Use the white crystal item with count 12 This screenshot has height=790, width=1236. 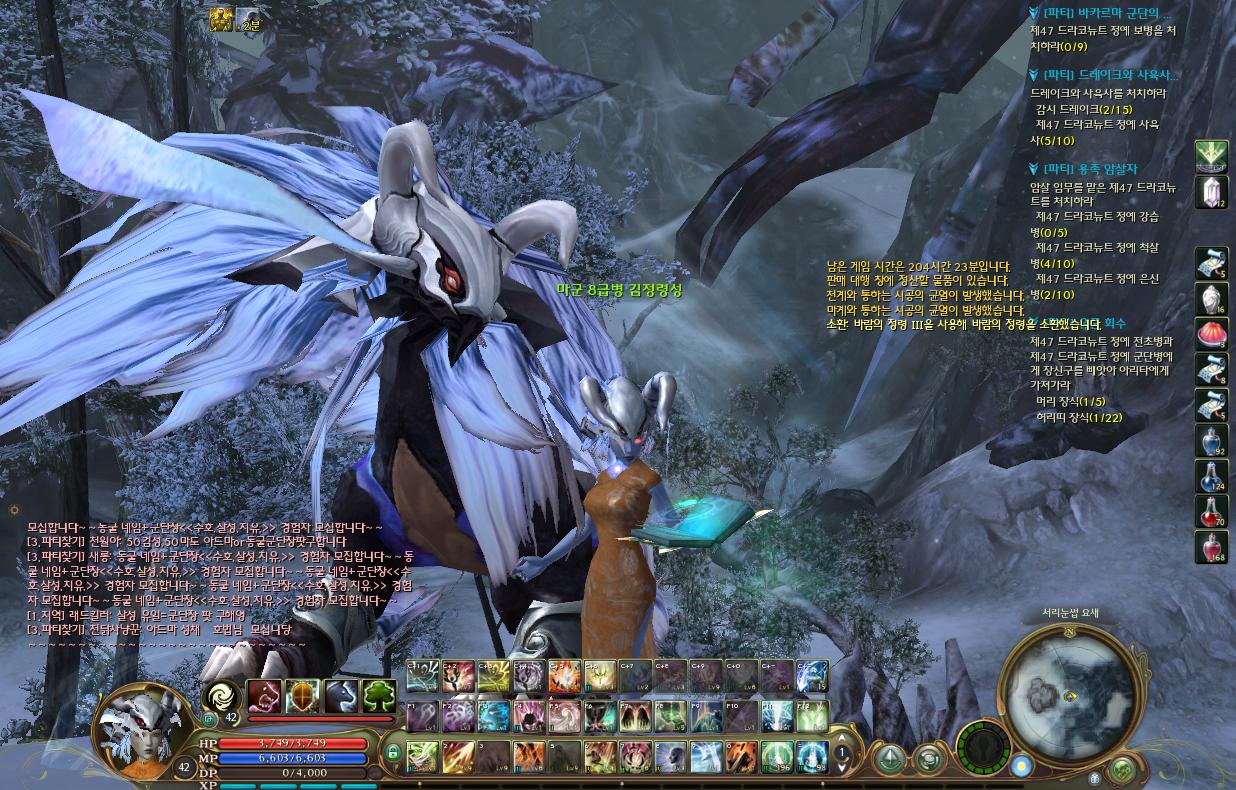tap(1211, 192)
